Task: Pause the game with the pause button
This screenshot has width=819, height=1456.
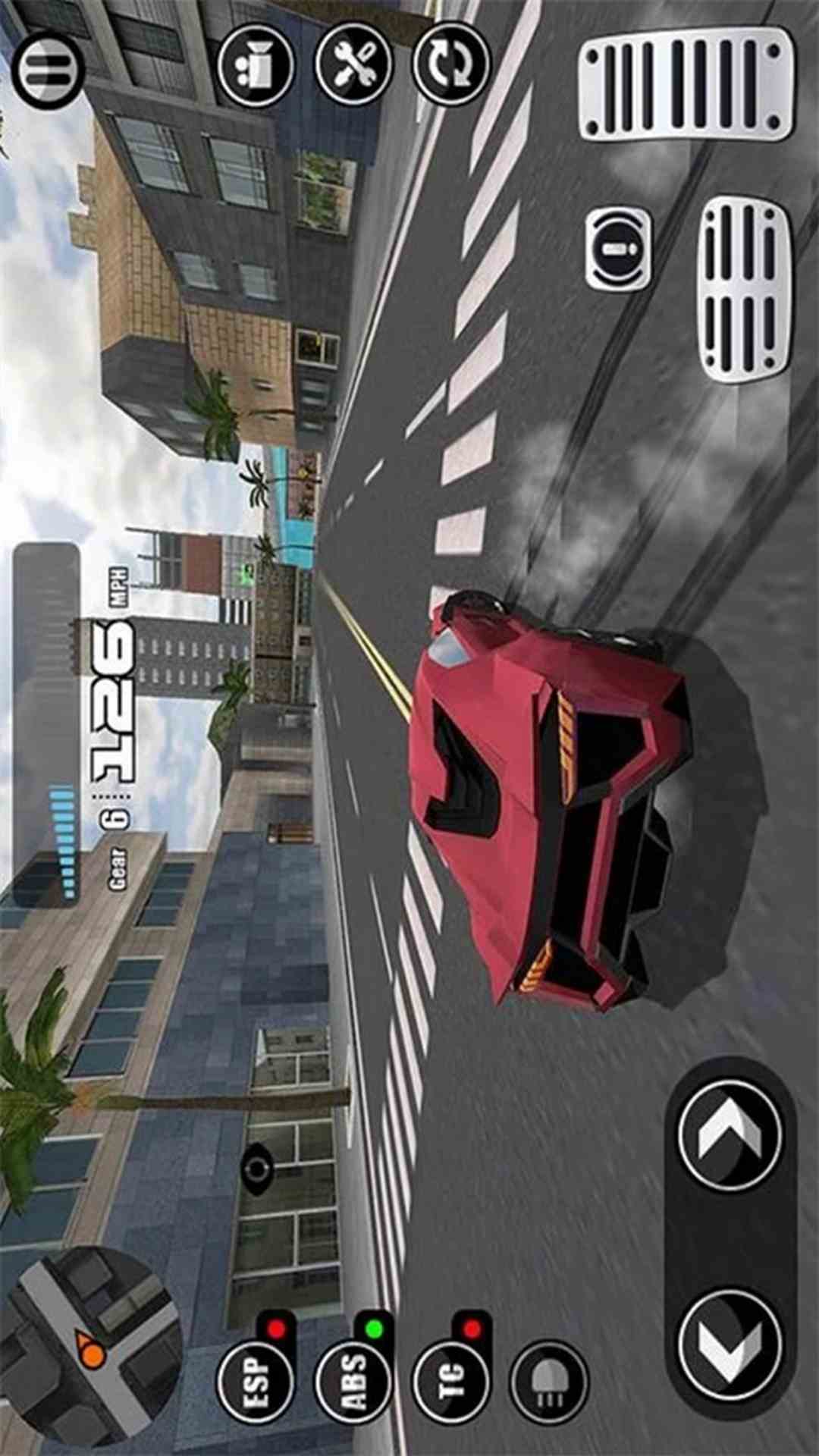Action: pos(48,71)
